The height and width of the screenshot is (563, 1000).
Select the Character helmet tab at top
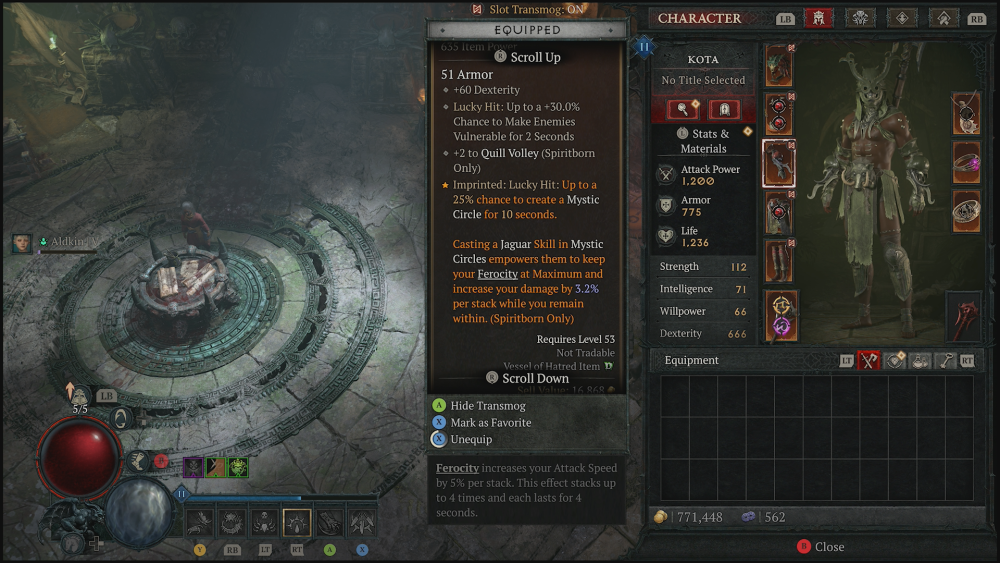818,18
